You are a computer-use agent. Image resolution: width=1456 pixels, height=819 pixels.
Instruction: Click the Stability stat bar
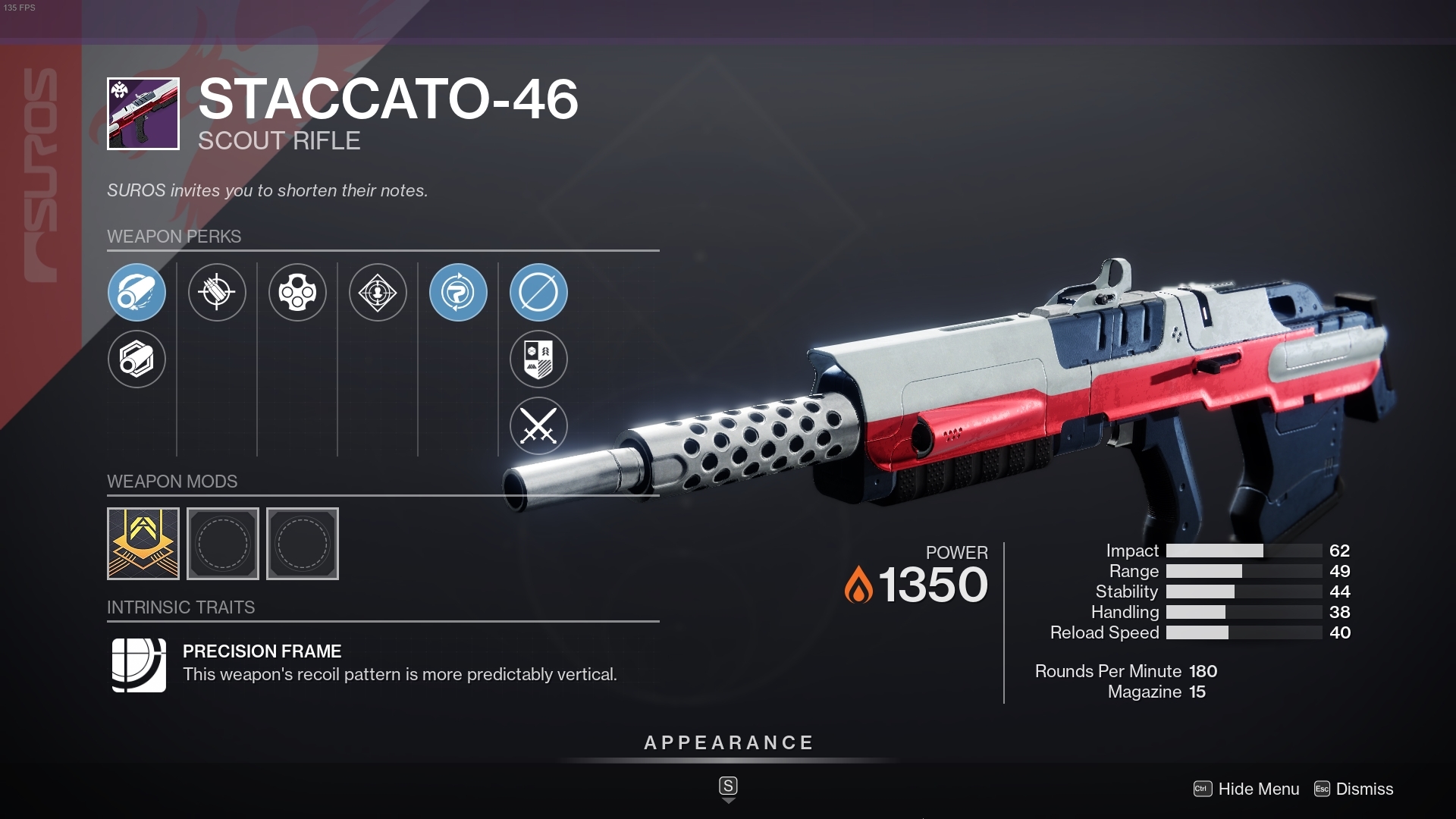pyautogui.click(x=1244, y=591)
